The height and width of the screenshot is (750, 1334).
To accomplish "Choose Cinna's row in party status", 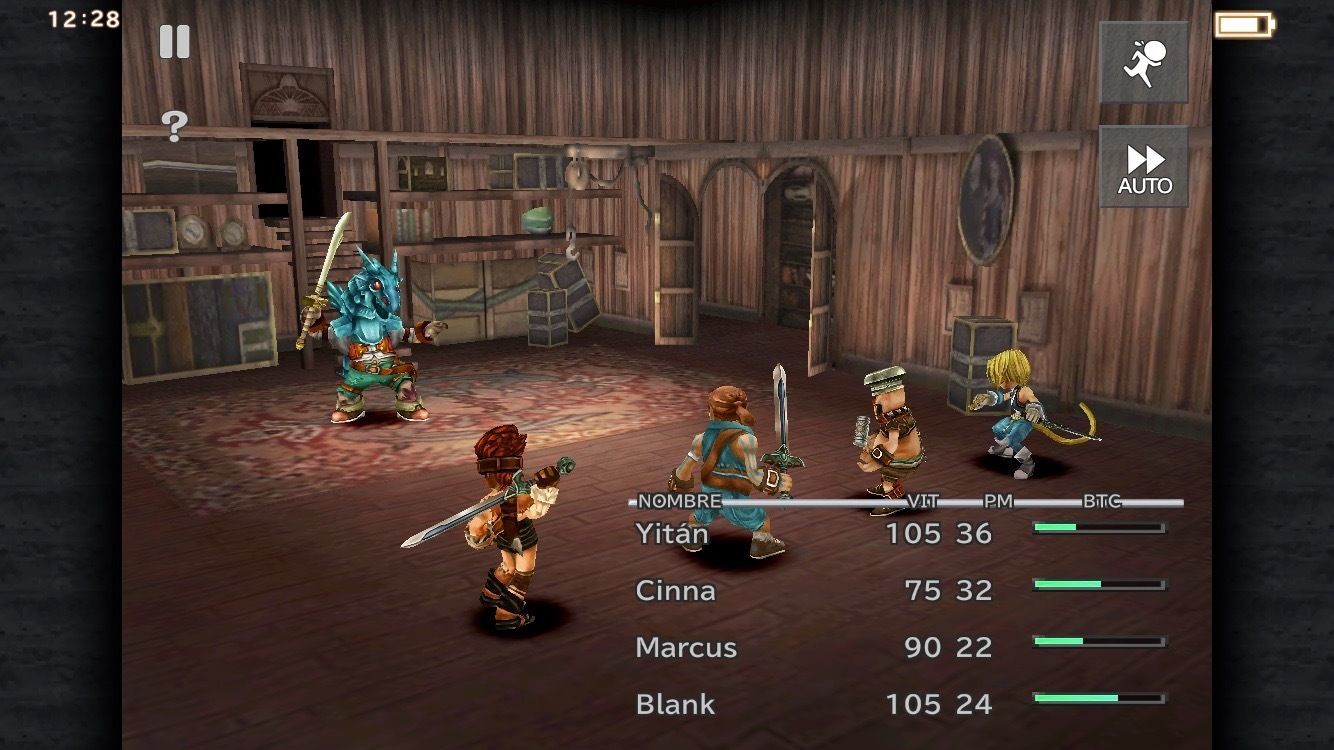I will 676,591.
